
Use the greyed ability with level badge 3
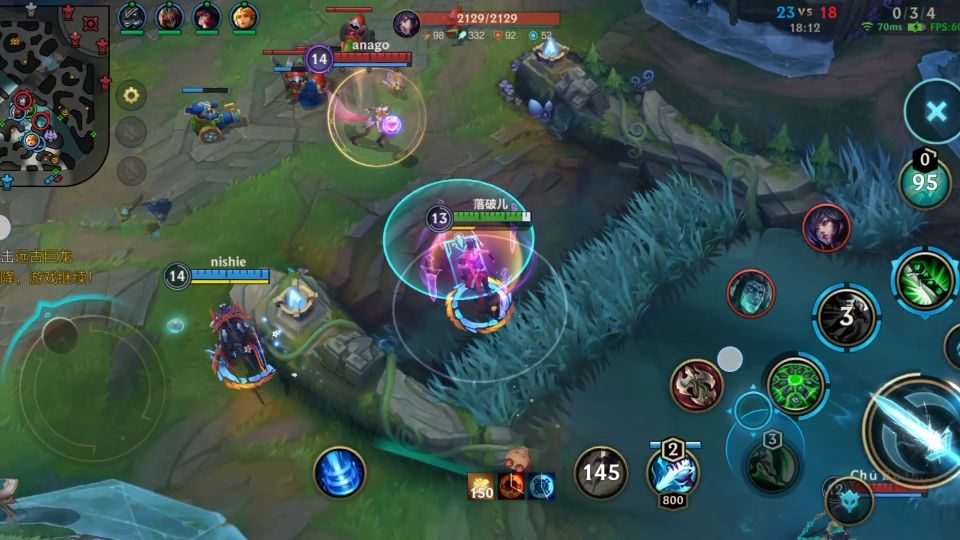[771, 463]
